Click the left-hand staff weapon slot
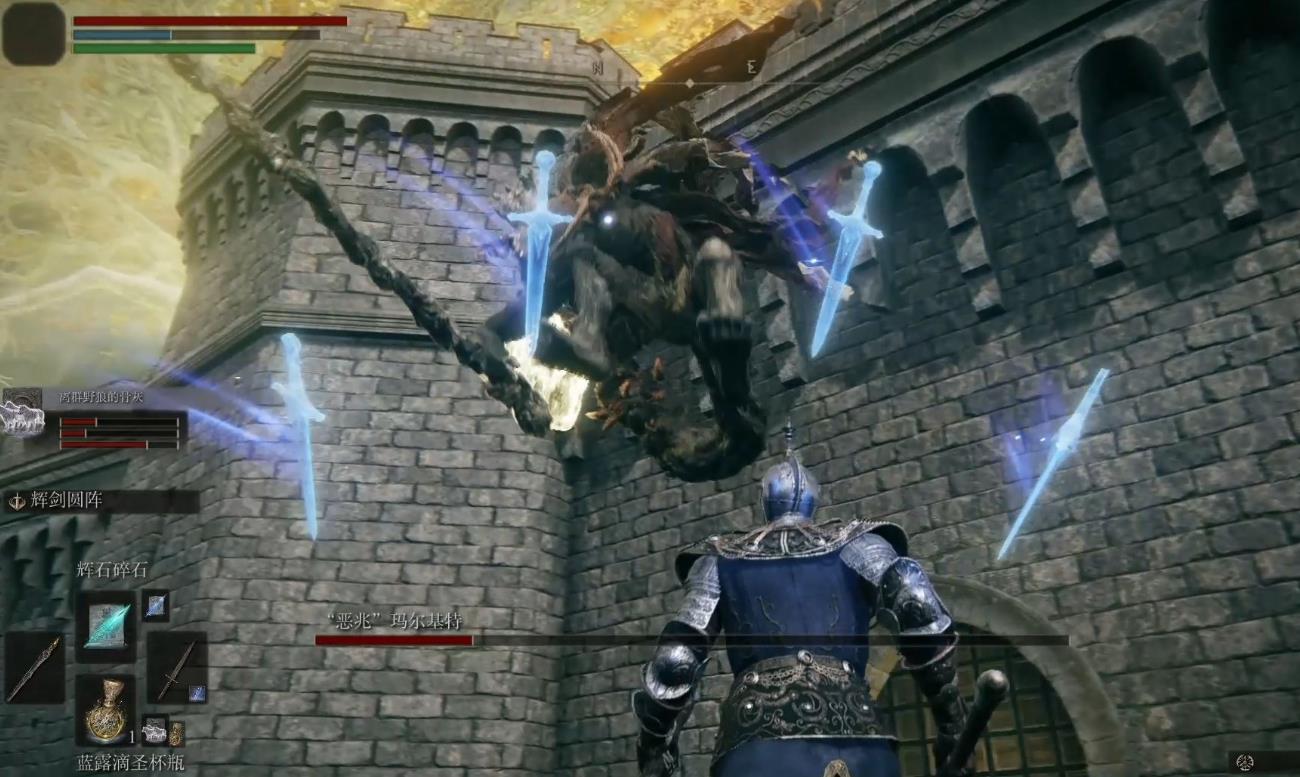 point(34,668)
